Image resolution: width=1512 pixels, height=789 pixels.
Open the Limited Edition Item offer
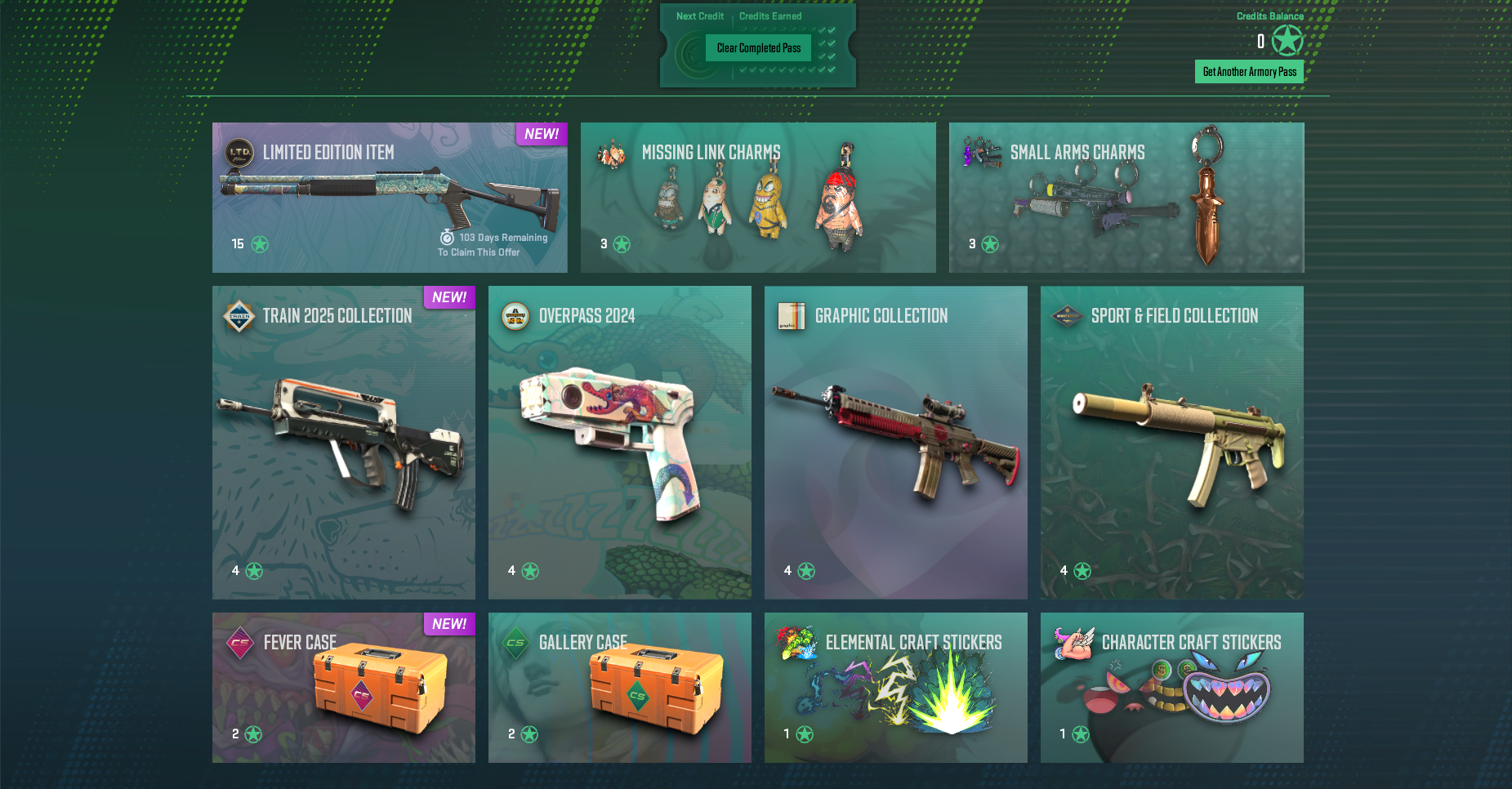(x=390, y=198)
